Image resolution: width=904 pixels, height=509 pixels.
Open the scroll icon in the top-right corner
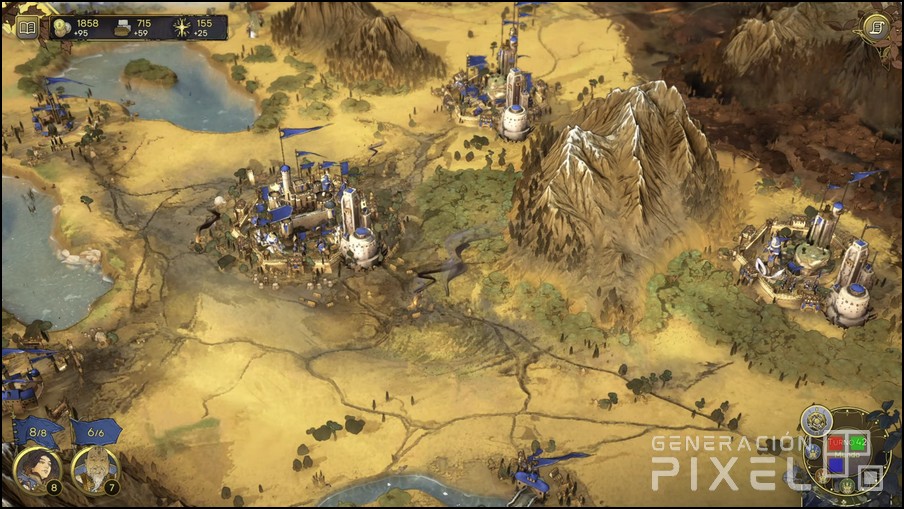click(x=875, y=26)
